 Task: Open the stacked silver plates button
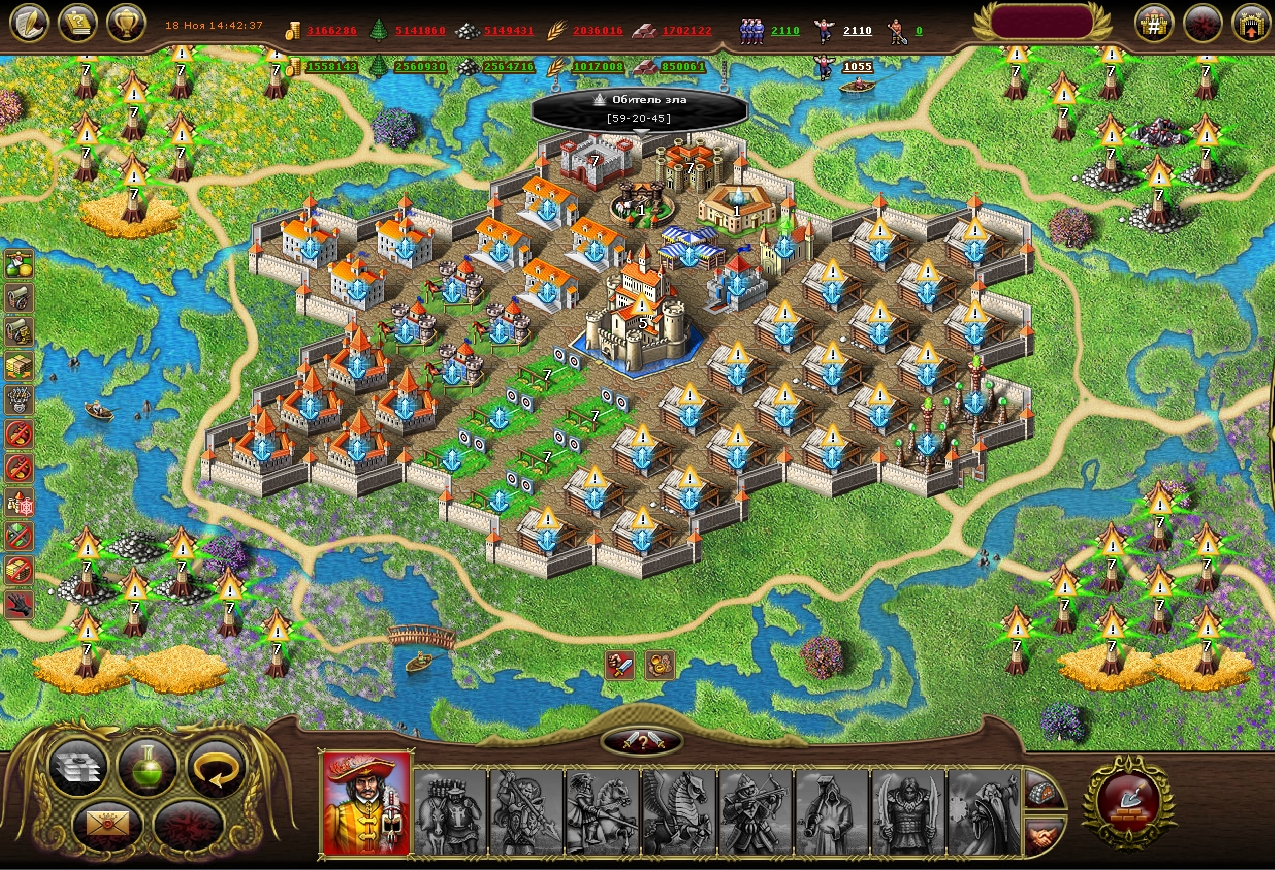coord(76,767)
